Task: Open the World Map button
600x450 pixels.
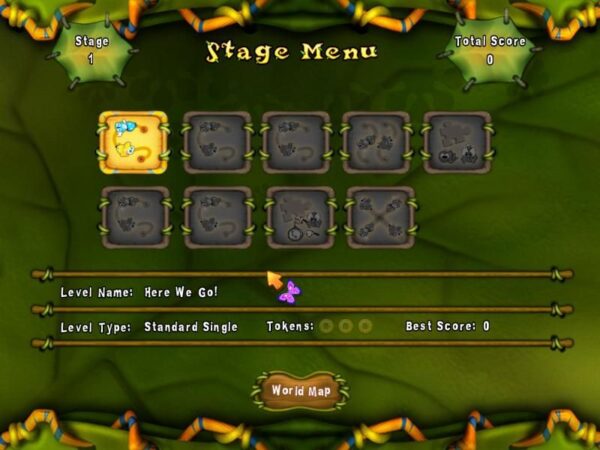Action: click(299, 391)
